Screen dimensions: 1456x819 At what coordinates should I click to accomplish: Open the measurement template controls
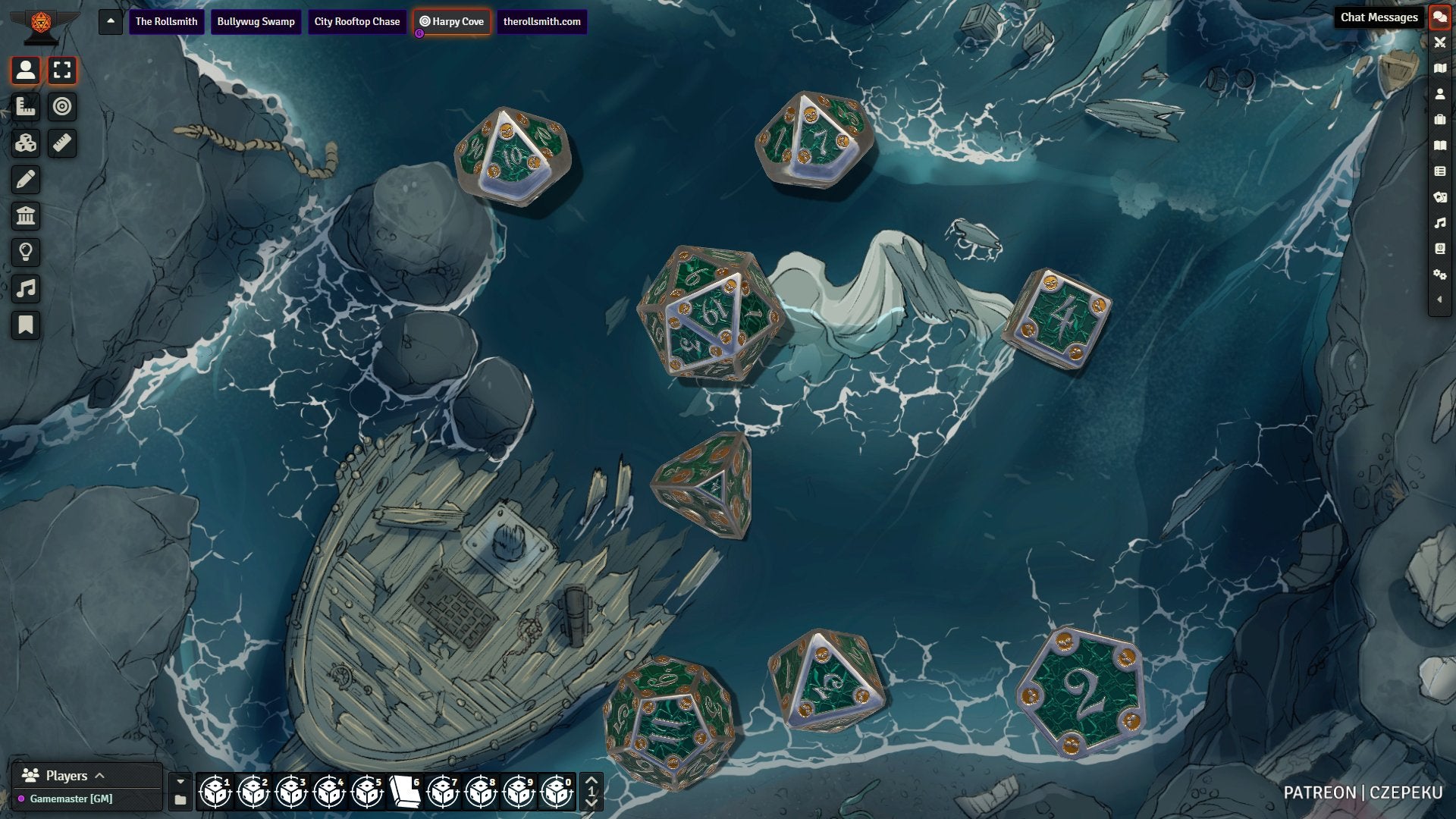coord(26,107)
